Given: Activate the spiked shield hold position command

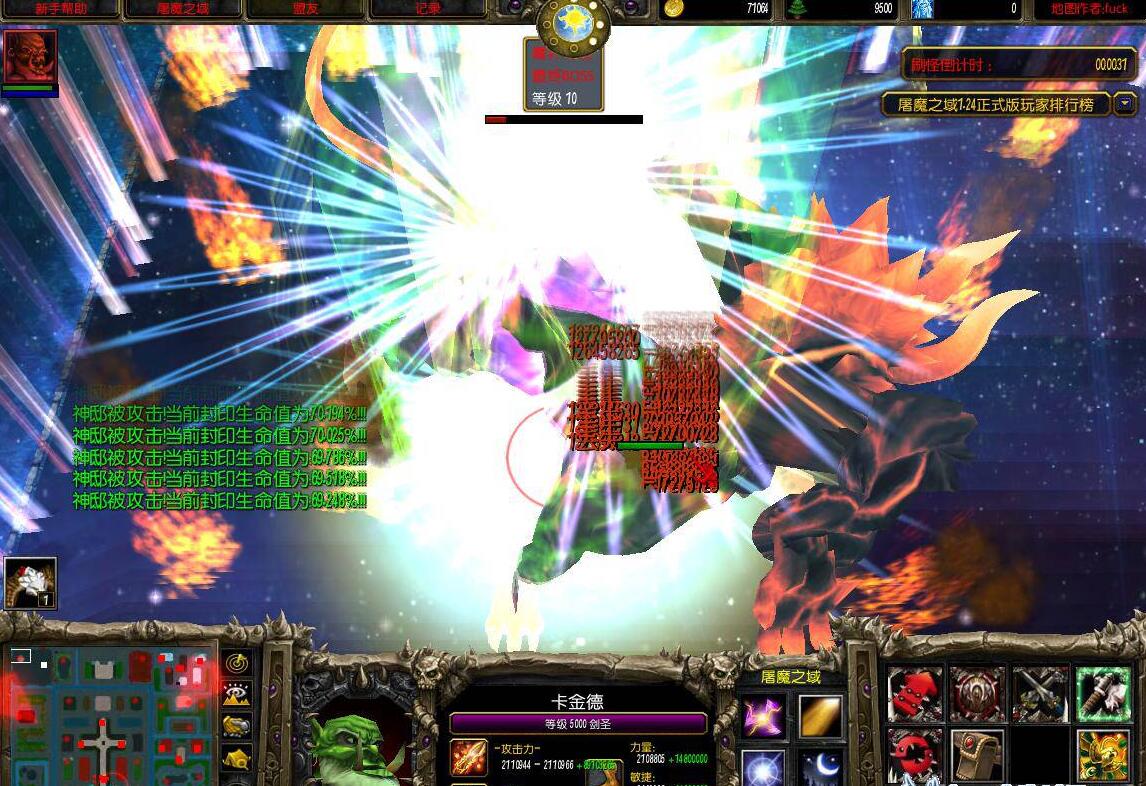Looking at the screenshot, I should 977,694.
